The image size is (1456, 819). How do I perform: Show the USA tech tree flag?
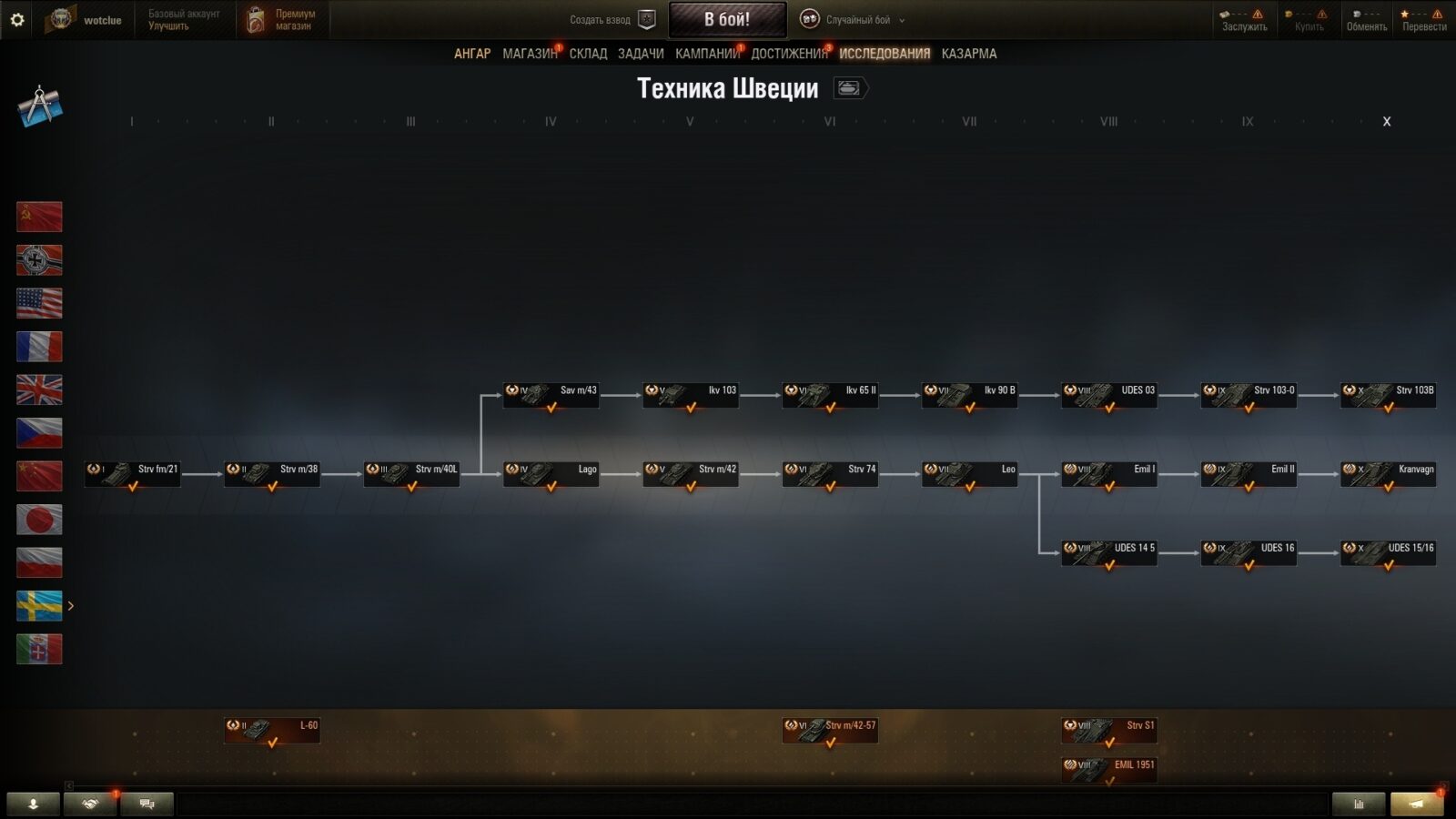[39, 303]
